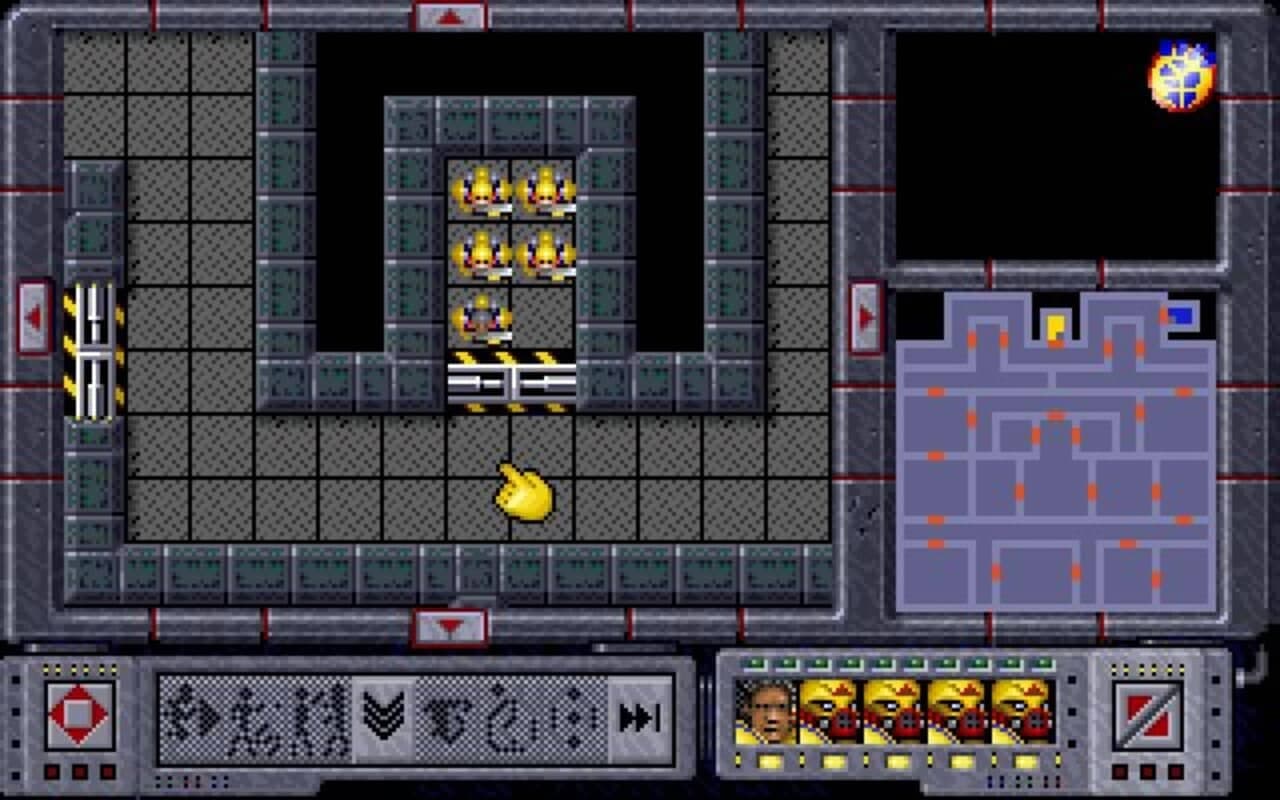Select the first yellow creature portrait

[x=830, y=712]
